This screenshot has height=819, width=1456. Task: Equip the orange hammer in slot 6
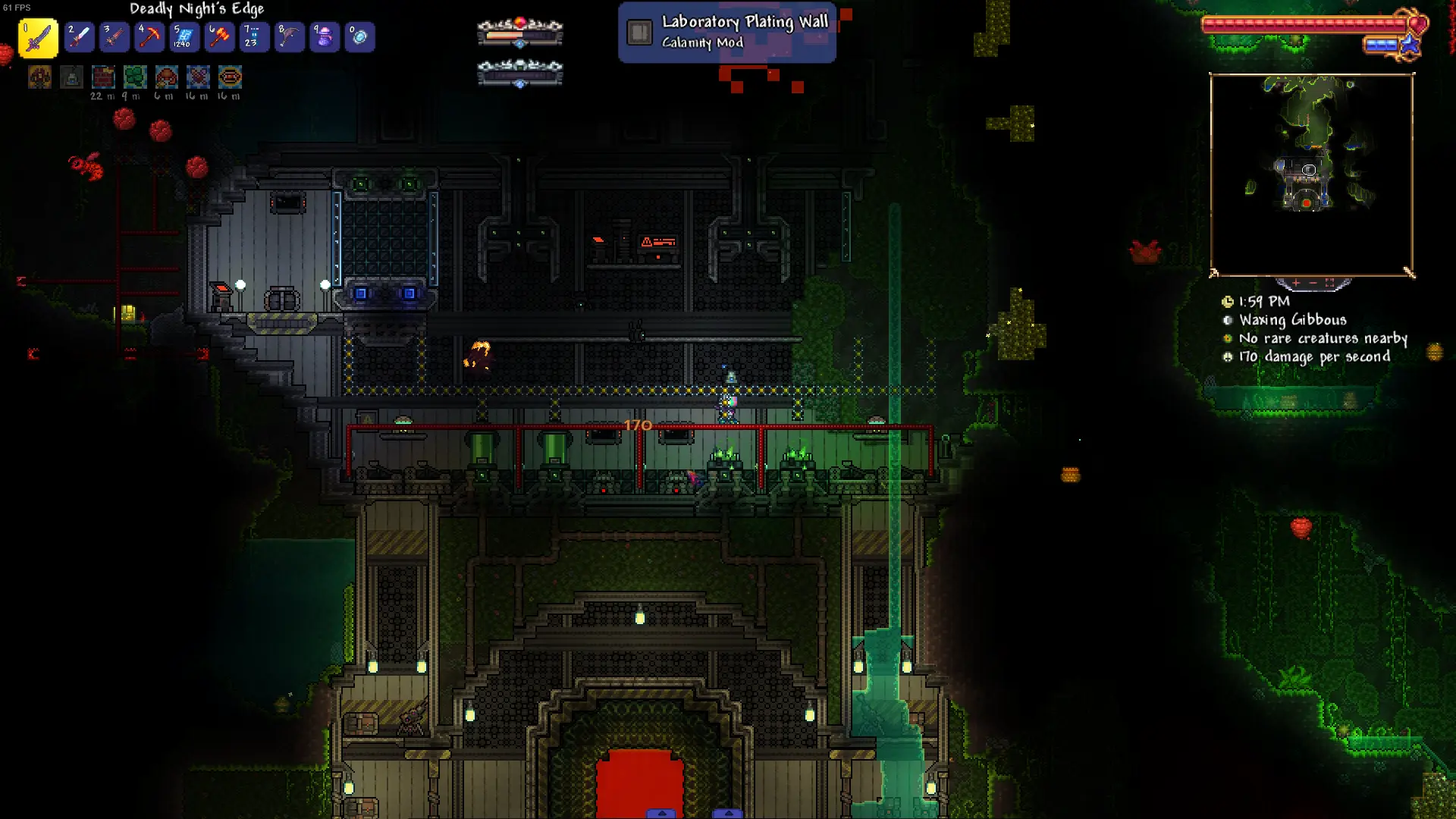click(x=219, y=37)
